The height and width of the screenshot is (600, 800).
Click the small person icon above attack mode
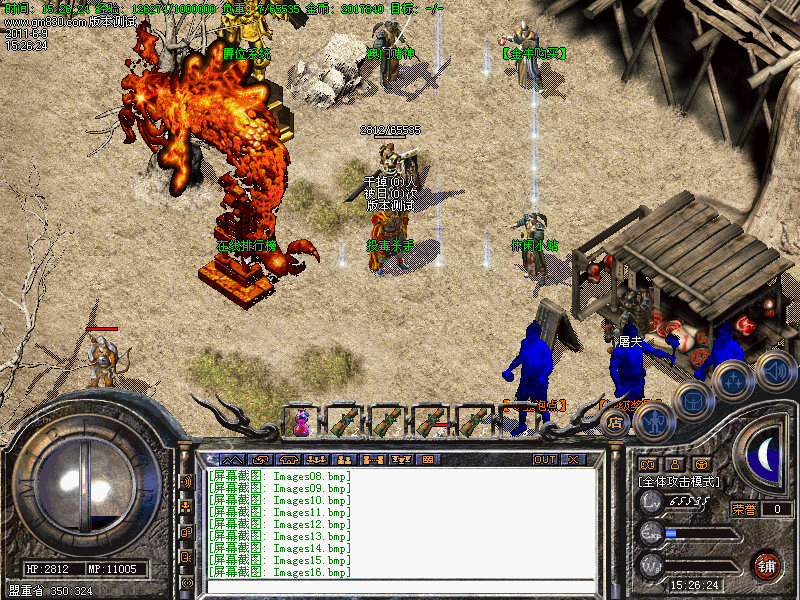pos(674,464)
